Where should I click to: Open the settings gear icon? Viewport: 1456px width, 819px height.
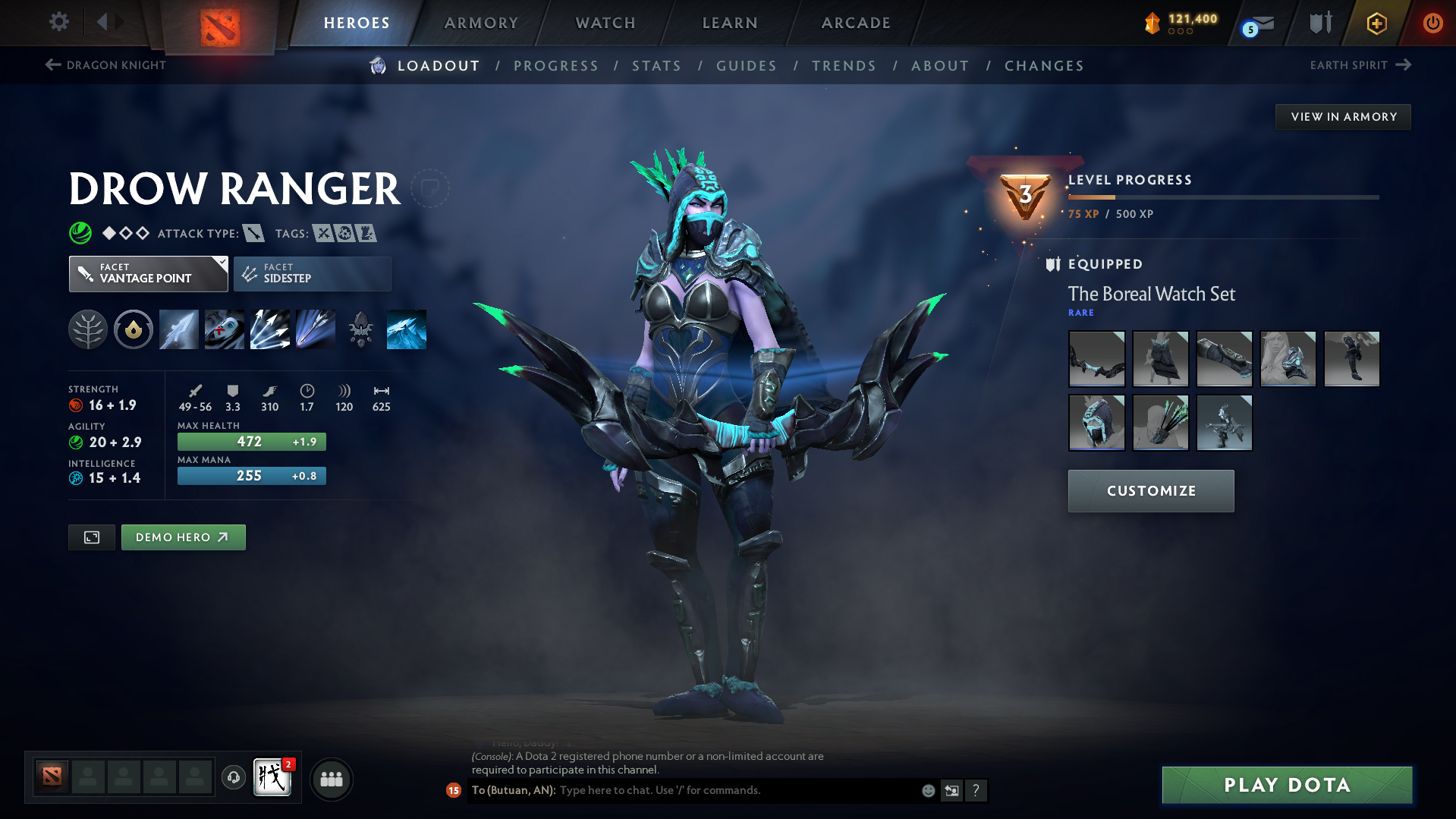(x=58, y=22)
